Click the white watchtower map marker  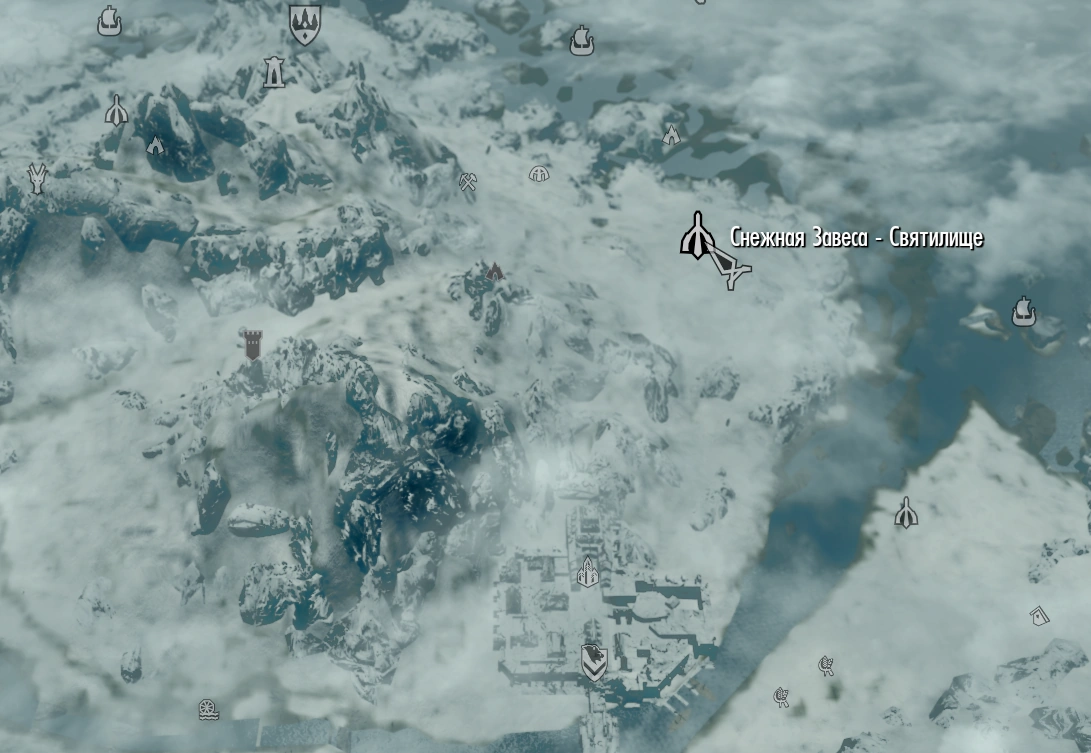point(273,72)
